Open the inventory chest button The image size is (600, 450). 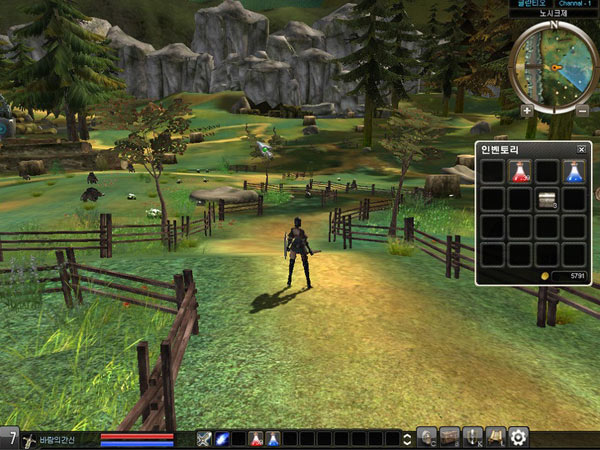click(x=450, y=437)
